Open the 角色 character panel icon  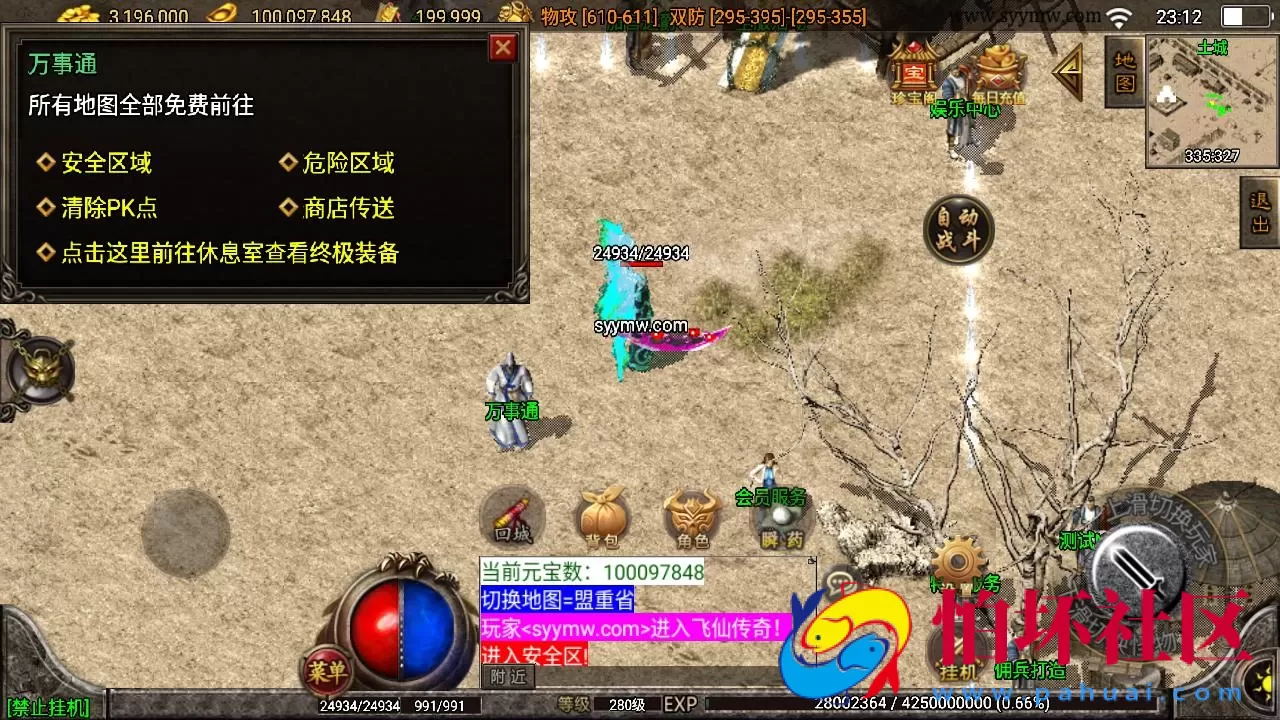click(x=692, y=515)
